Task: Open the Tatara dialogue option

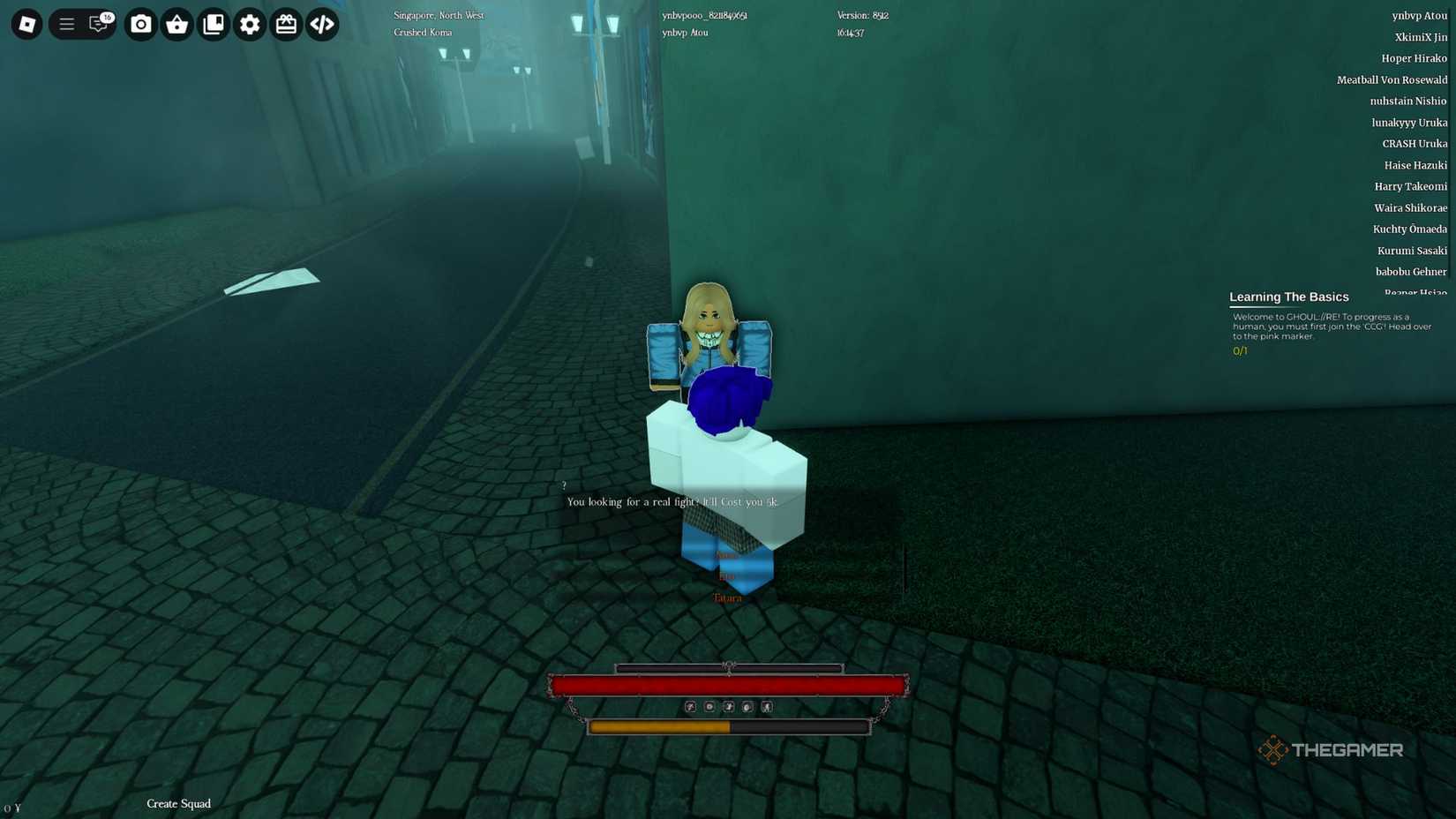Action: click(x=727, y=597)
